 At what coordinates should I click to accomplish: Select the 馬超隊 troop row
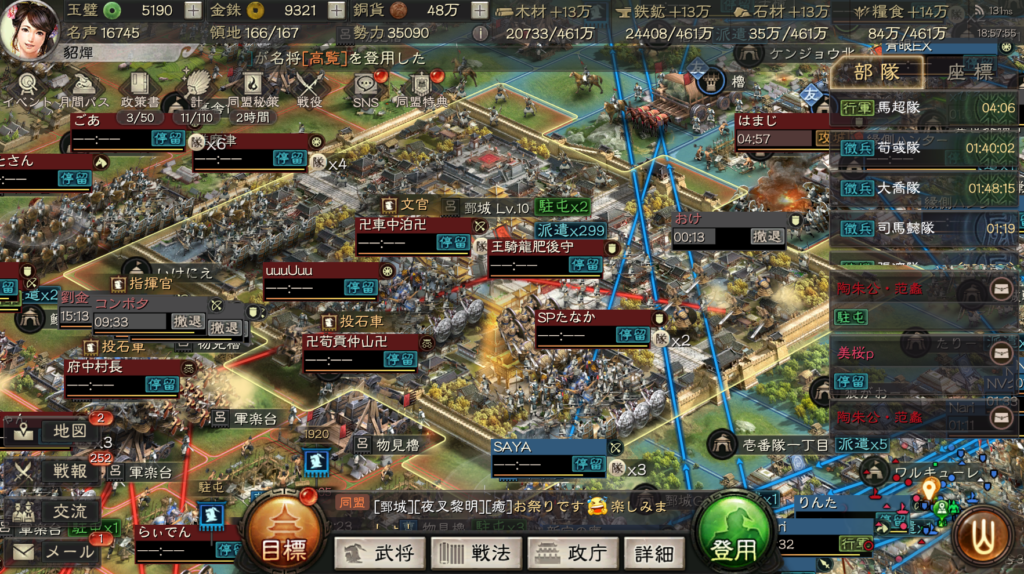point(924,108)
